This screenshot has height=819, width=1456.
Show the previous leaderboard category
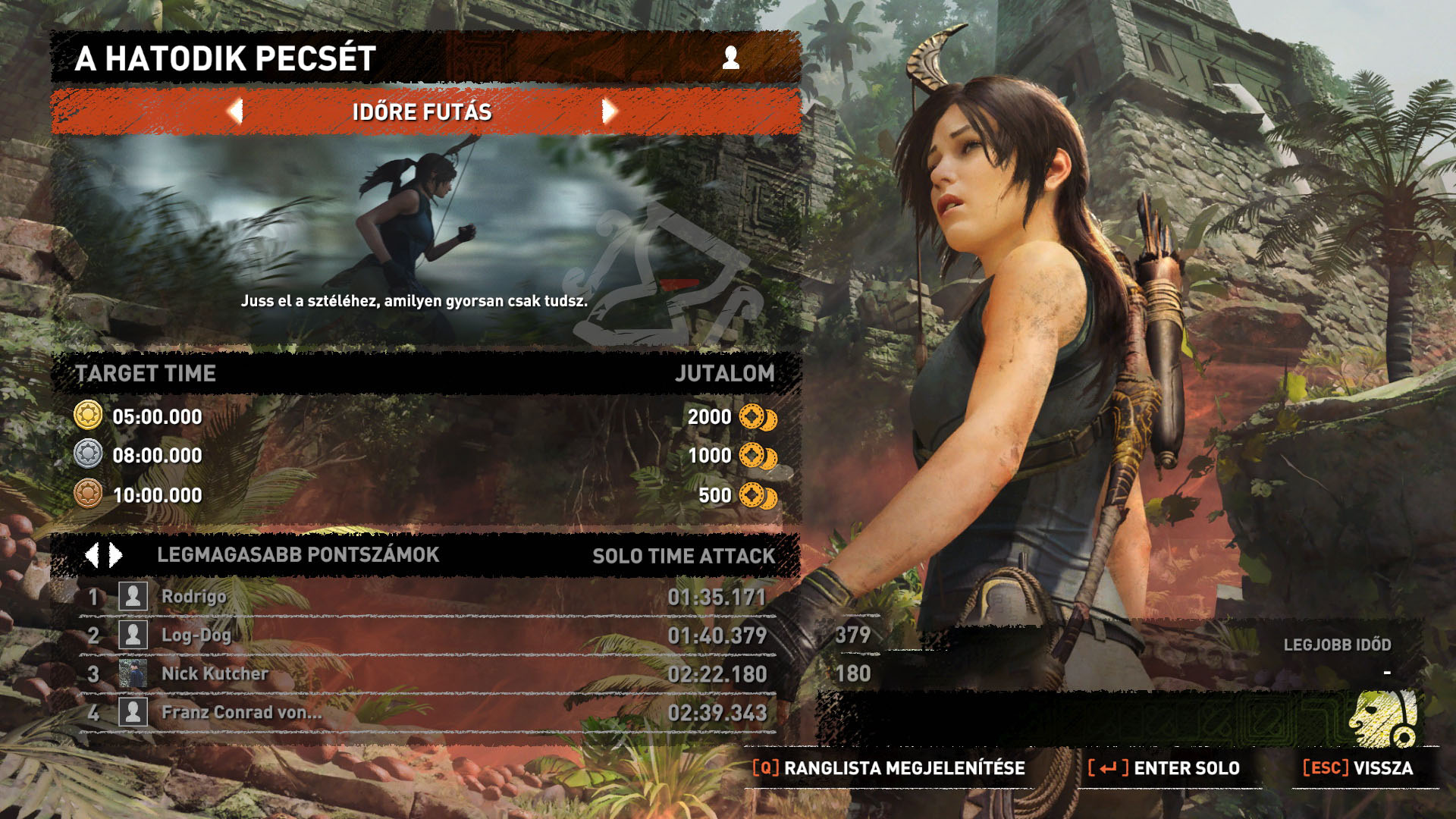pos(92,555)
